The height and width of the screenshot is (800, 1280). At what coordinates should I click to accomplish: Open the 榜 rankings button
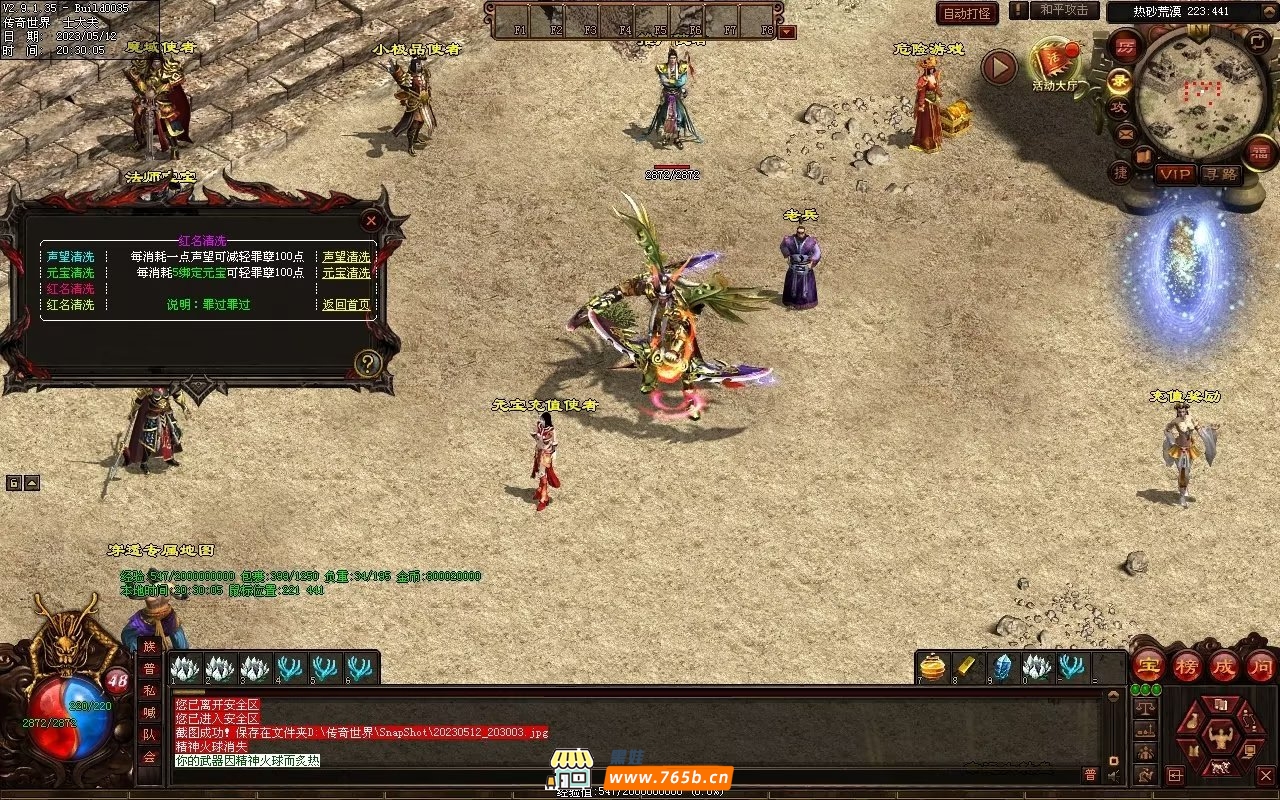pyautogui.click(x=1187, y=666)
